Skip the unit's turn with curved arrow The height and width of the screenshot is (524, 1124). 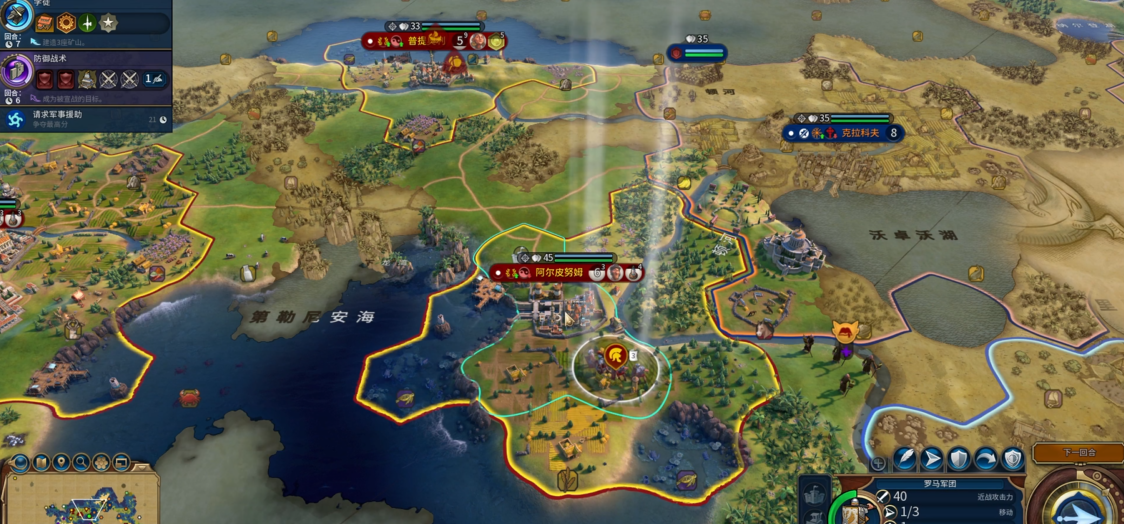coord(986,459)
